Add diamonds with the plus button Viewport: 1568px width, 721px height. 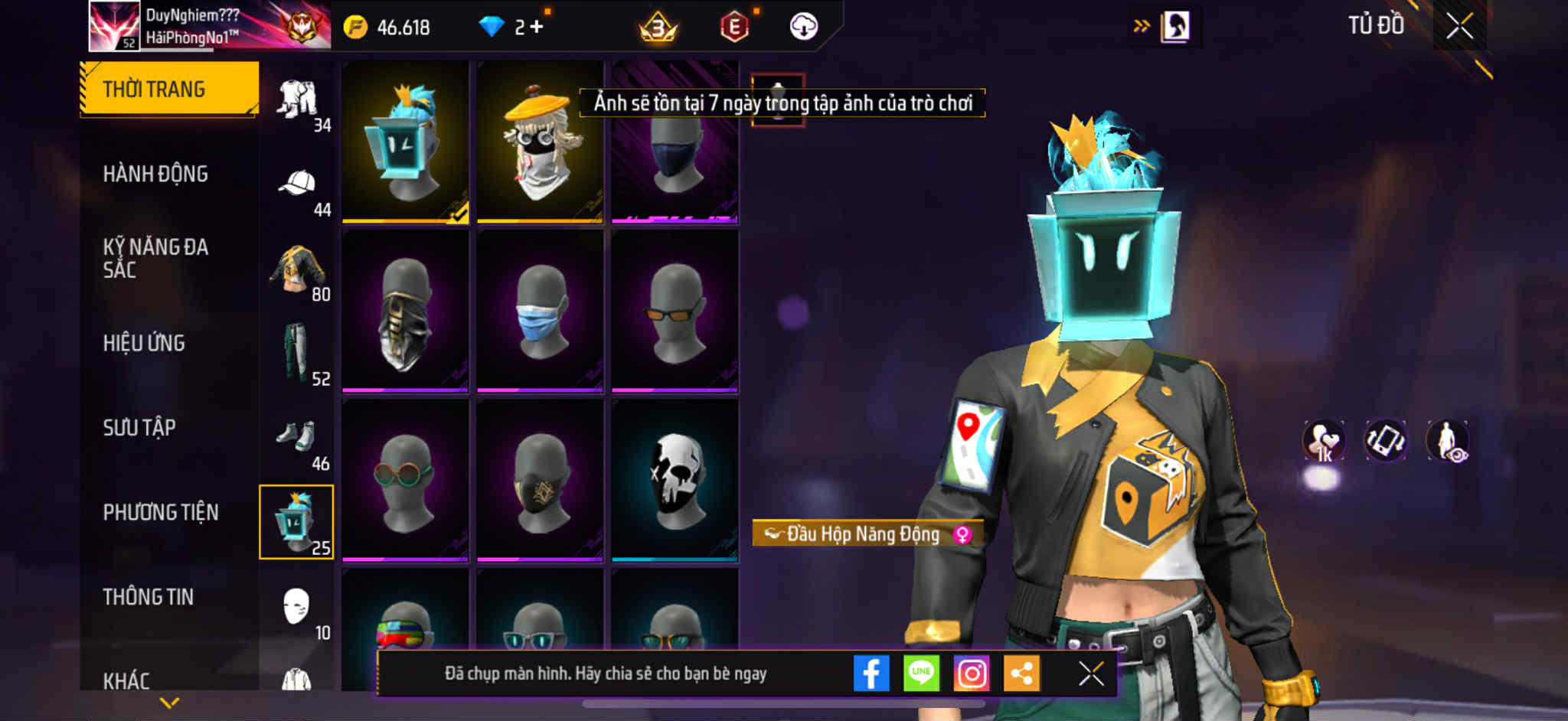click(537, 27)
